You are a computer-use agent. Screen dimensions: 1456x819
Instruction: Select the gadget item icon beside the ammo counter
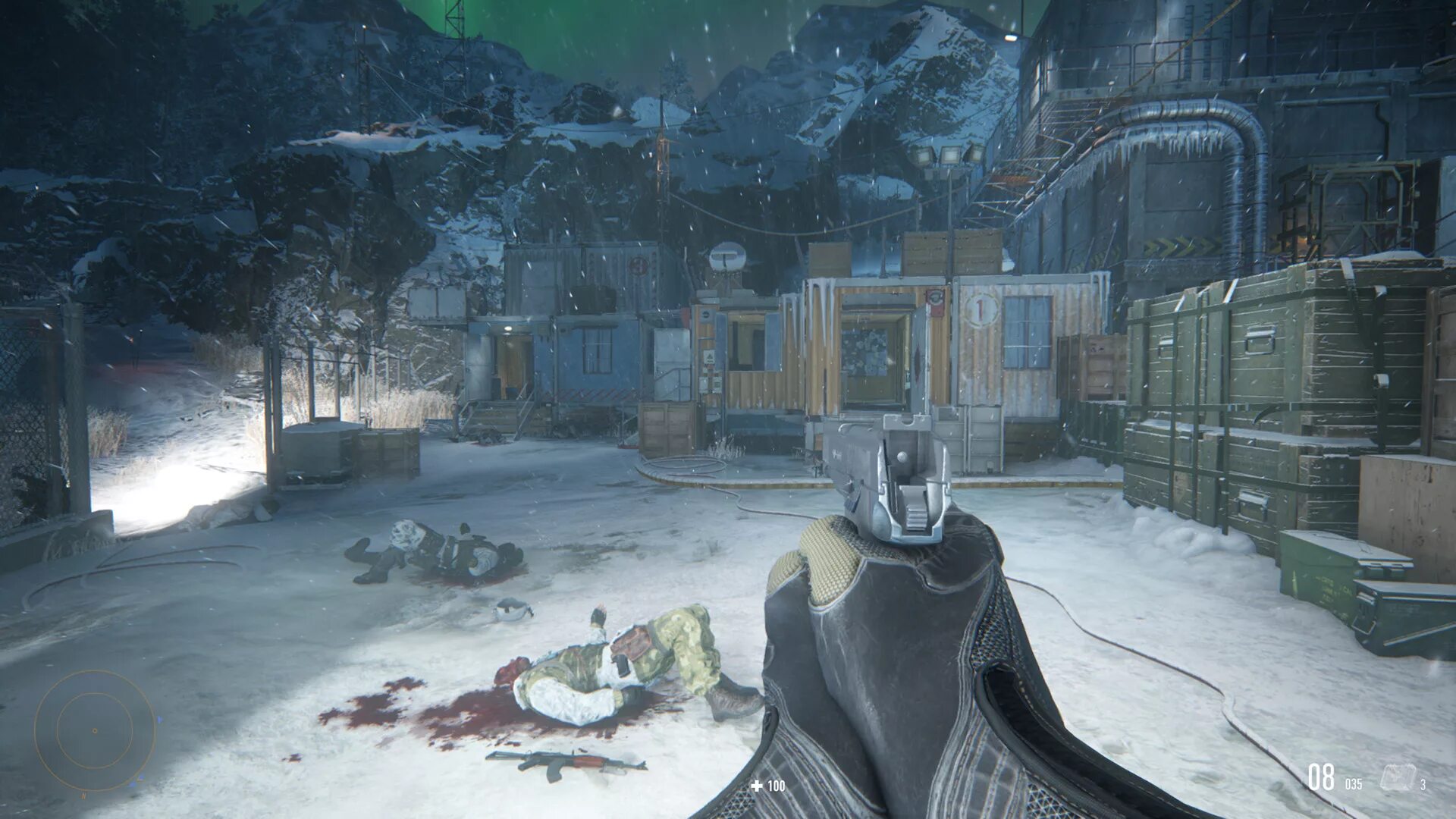[1397, 777]
